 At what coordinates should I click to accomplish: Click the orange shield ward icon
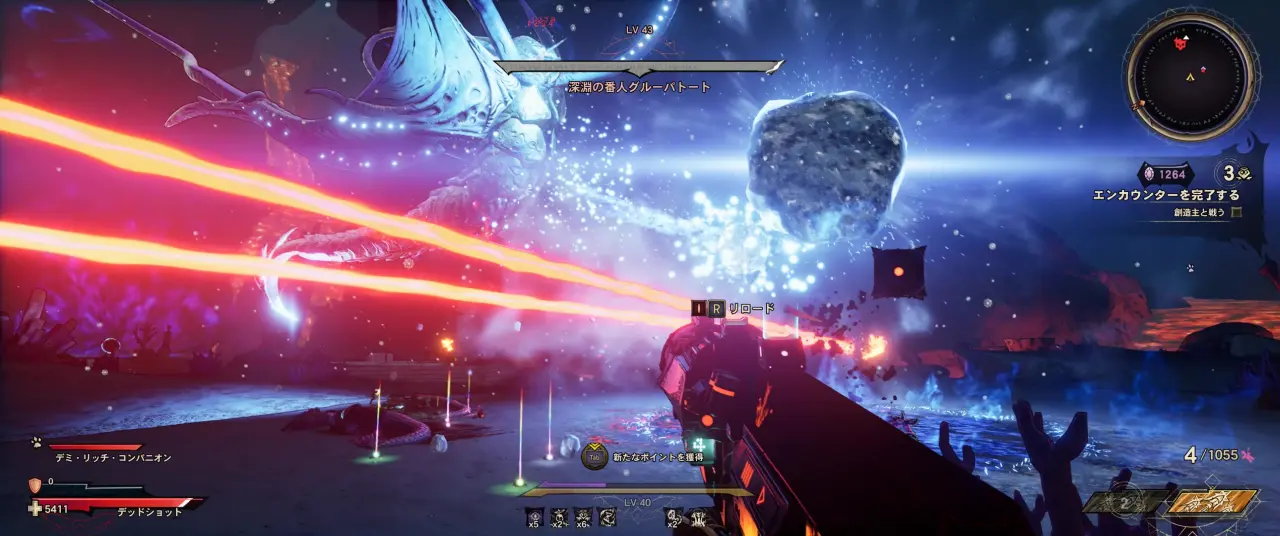coord(35,485)
